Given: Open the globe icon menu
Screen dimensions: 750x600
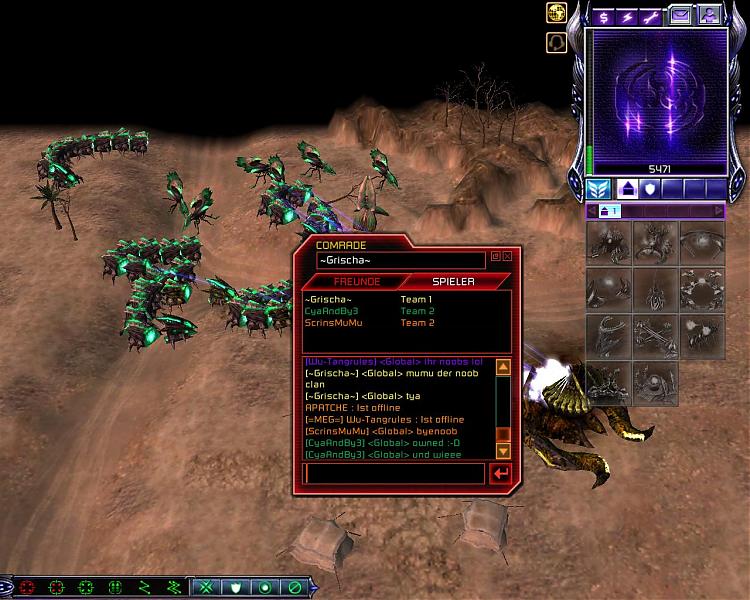Looking at the screenshot, I should pos(556,13).
